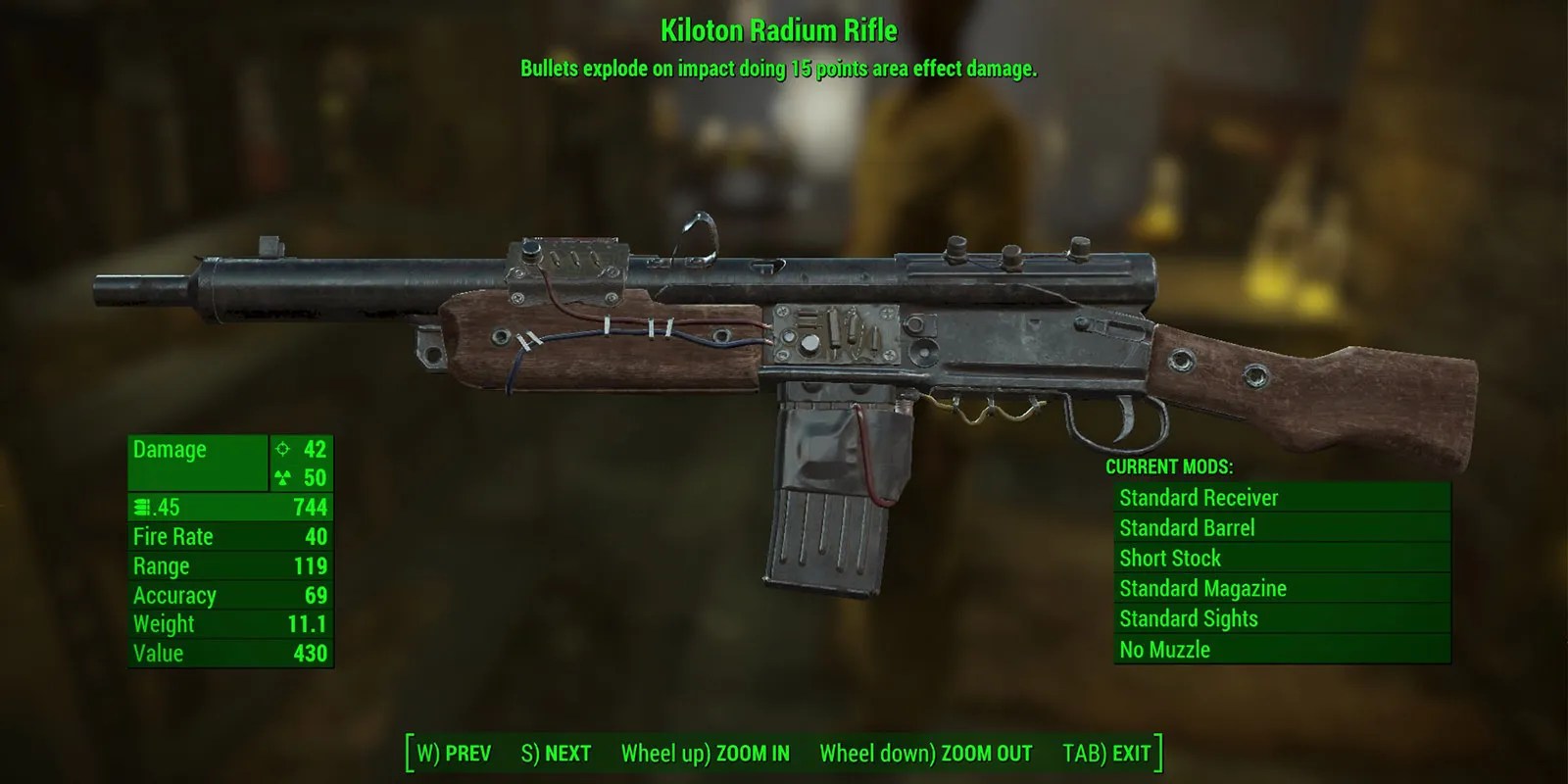Select the Standard Barrel mod entry
1568x784 pixels.
click(1186, 527)
